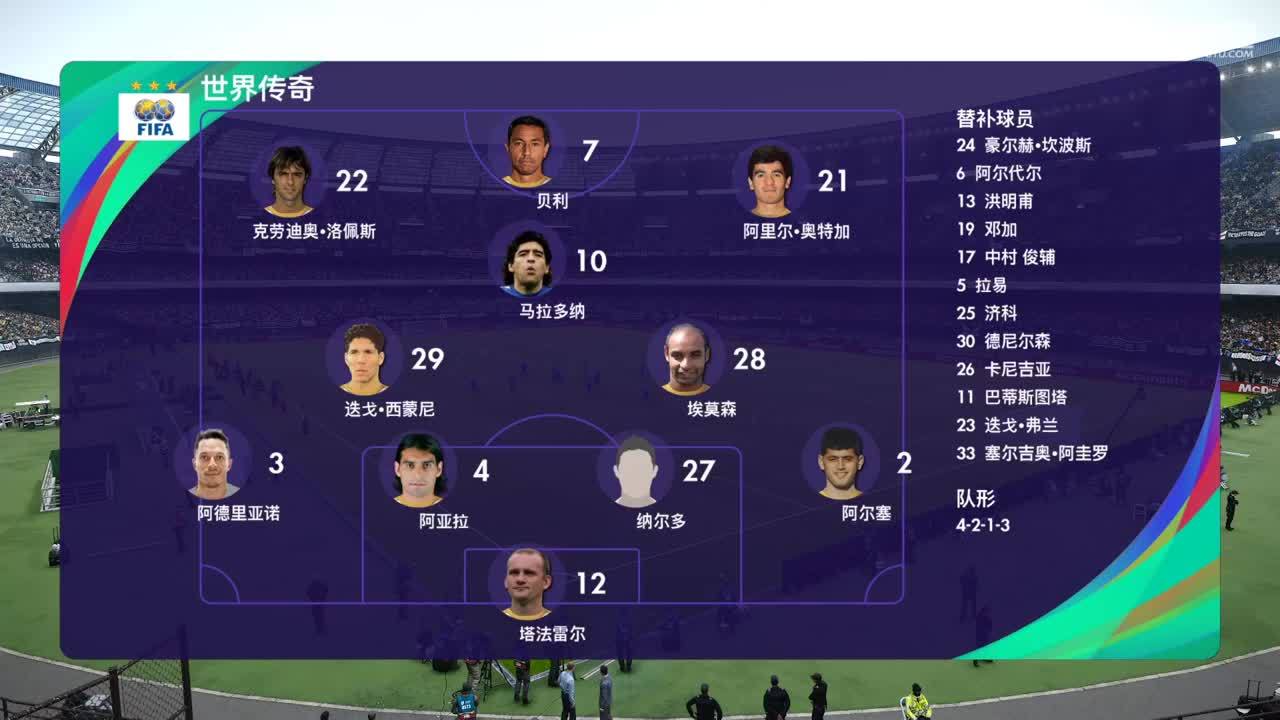Select Naldo's silhouette portrait (纳尔多)

click(x=636, y=470)
